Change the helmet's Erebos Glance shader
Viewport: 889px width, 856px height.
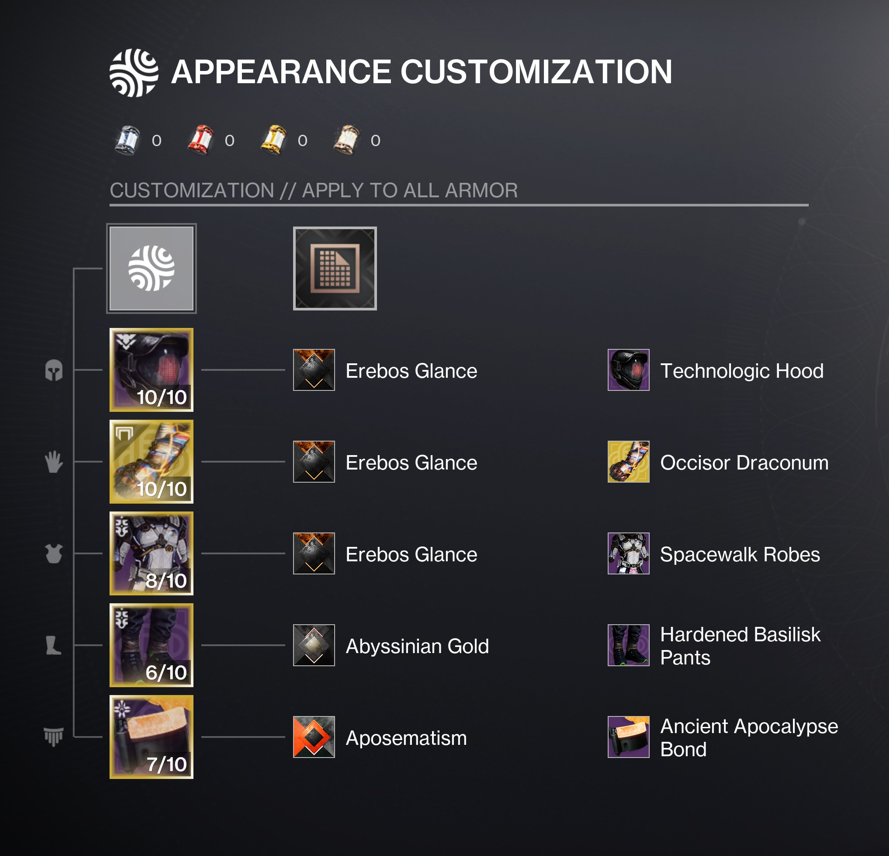click(x=314, y=371)
